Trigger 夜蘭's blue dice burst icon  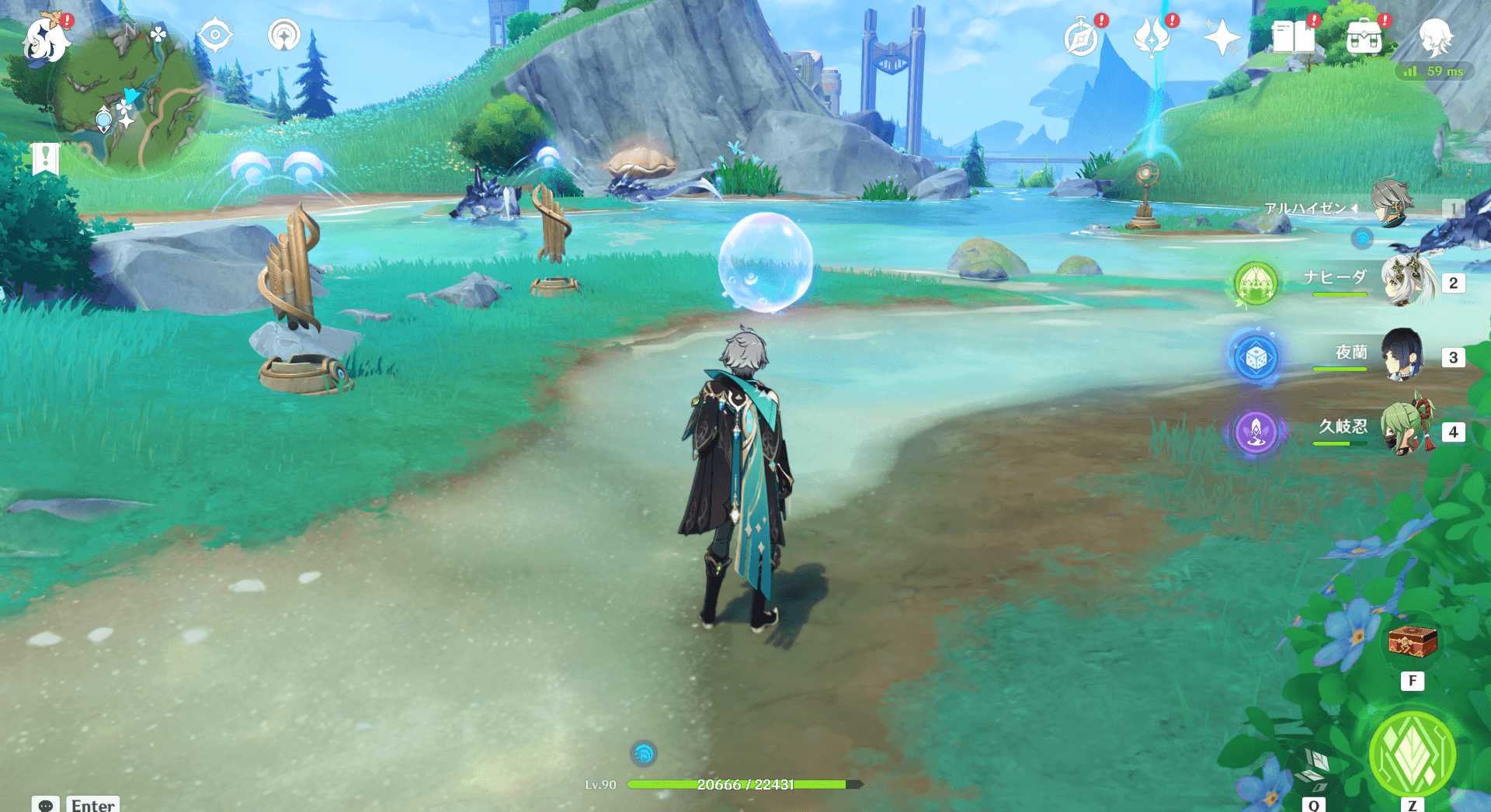(1255, 358)
